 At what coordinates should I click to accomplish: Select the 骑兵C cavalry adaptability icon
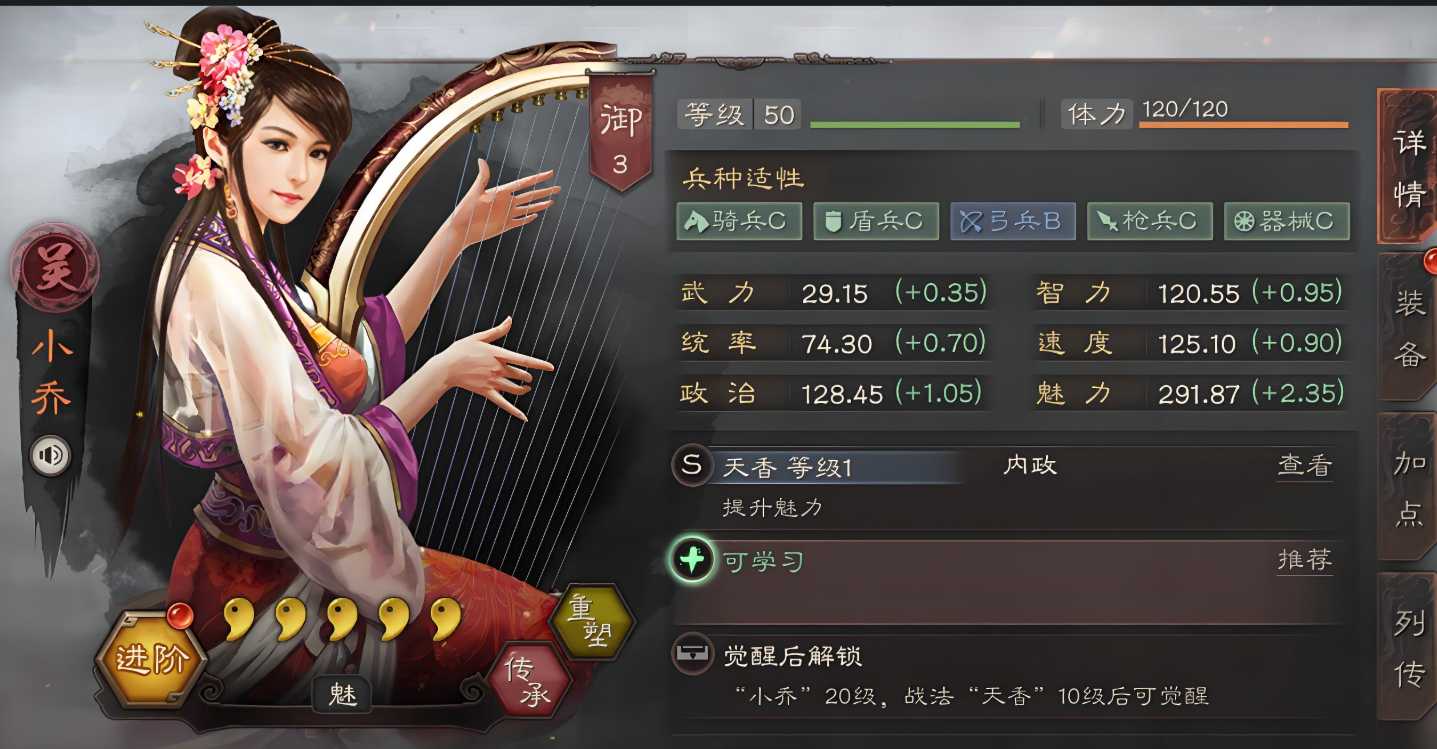point(738,221)
